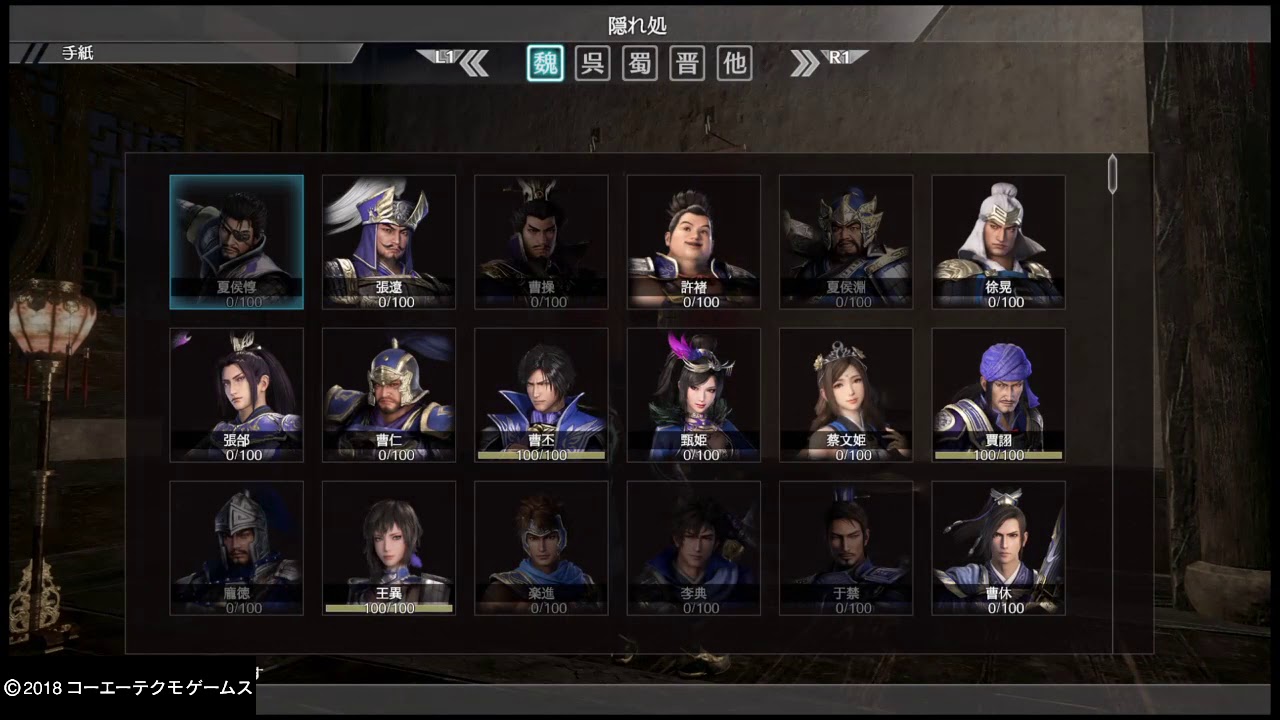The width and height of the screenshot is (1280, 720).
Task: Choose the 曹丕 portrait
Action: coord(541,395)
